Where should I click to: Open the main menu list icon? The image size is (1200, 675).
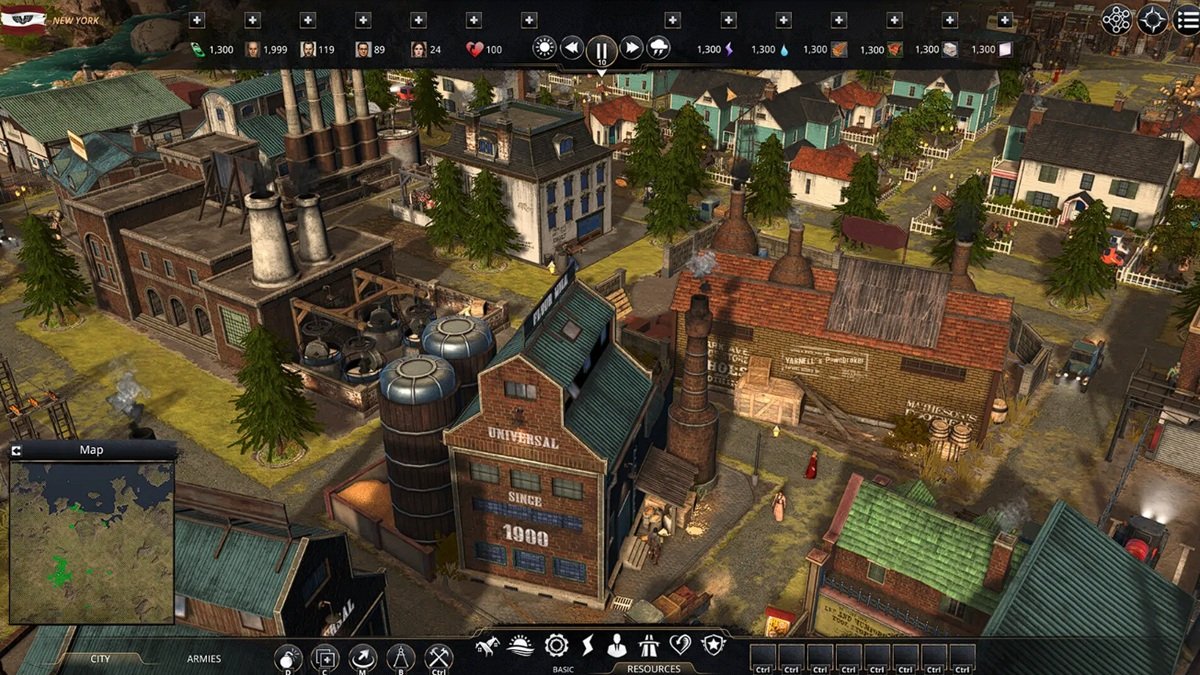click(1186, 20)
